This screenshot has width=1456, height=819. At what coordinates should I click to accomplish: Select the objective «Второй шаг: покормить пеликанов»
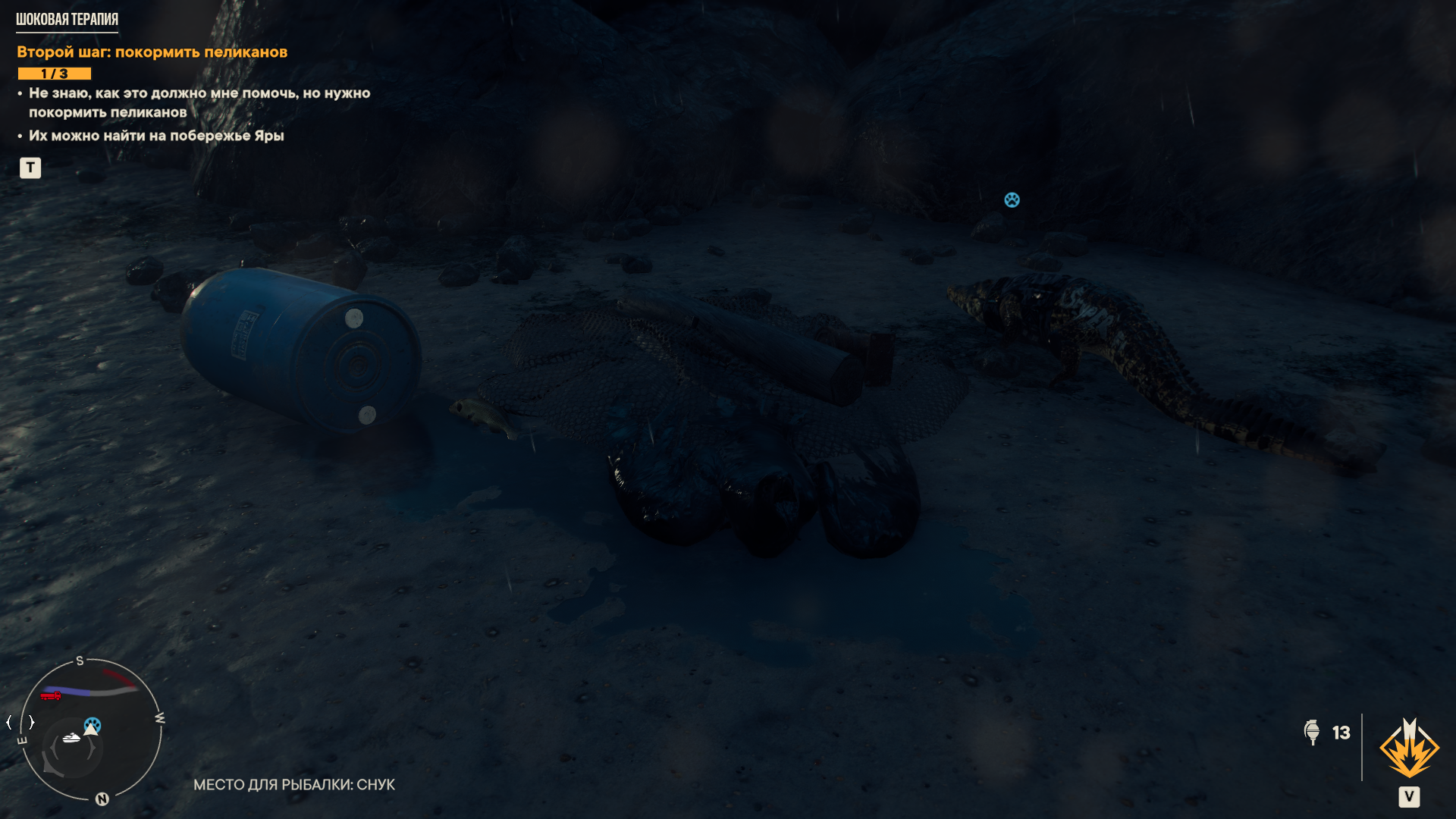pos(152,52)
